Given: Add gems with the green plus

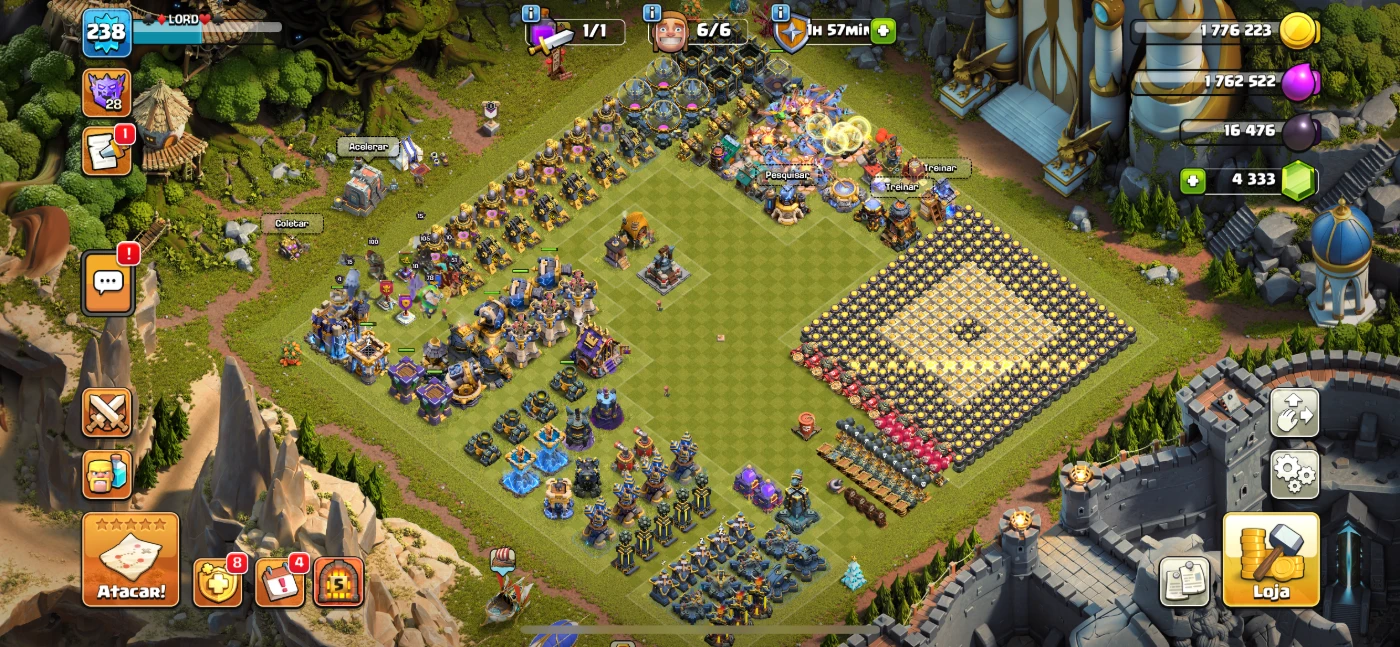Looking at the screenshot, I should pos(1192,181).
